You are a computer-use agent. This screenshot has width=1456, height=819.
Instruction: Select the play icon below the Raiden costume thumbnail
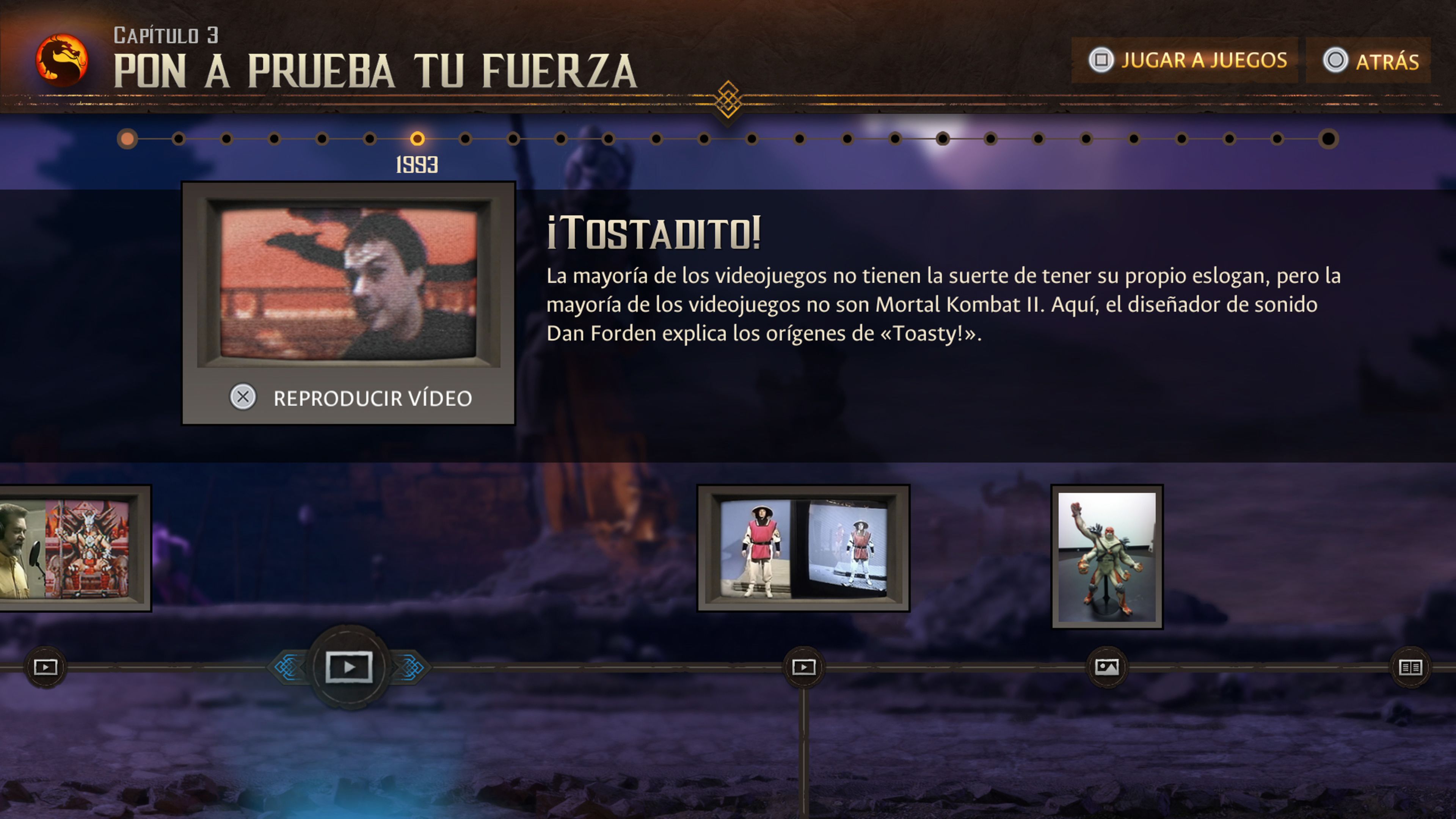[805, 667]
